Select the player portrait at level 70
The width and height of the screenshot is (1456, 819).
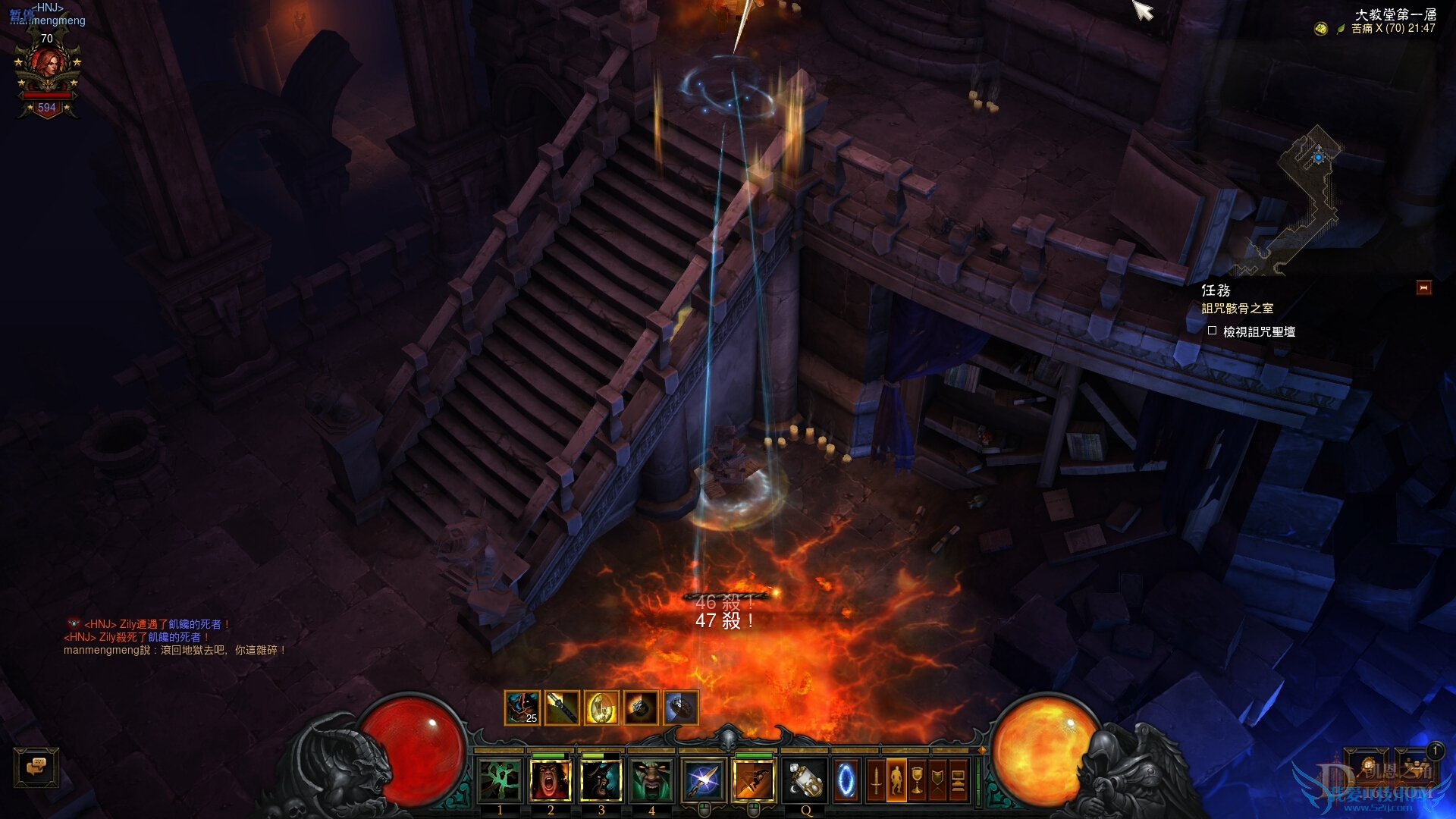(47, 70)
